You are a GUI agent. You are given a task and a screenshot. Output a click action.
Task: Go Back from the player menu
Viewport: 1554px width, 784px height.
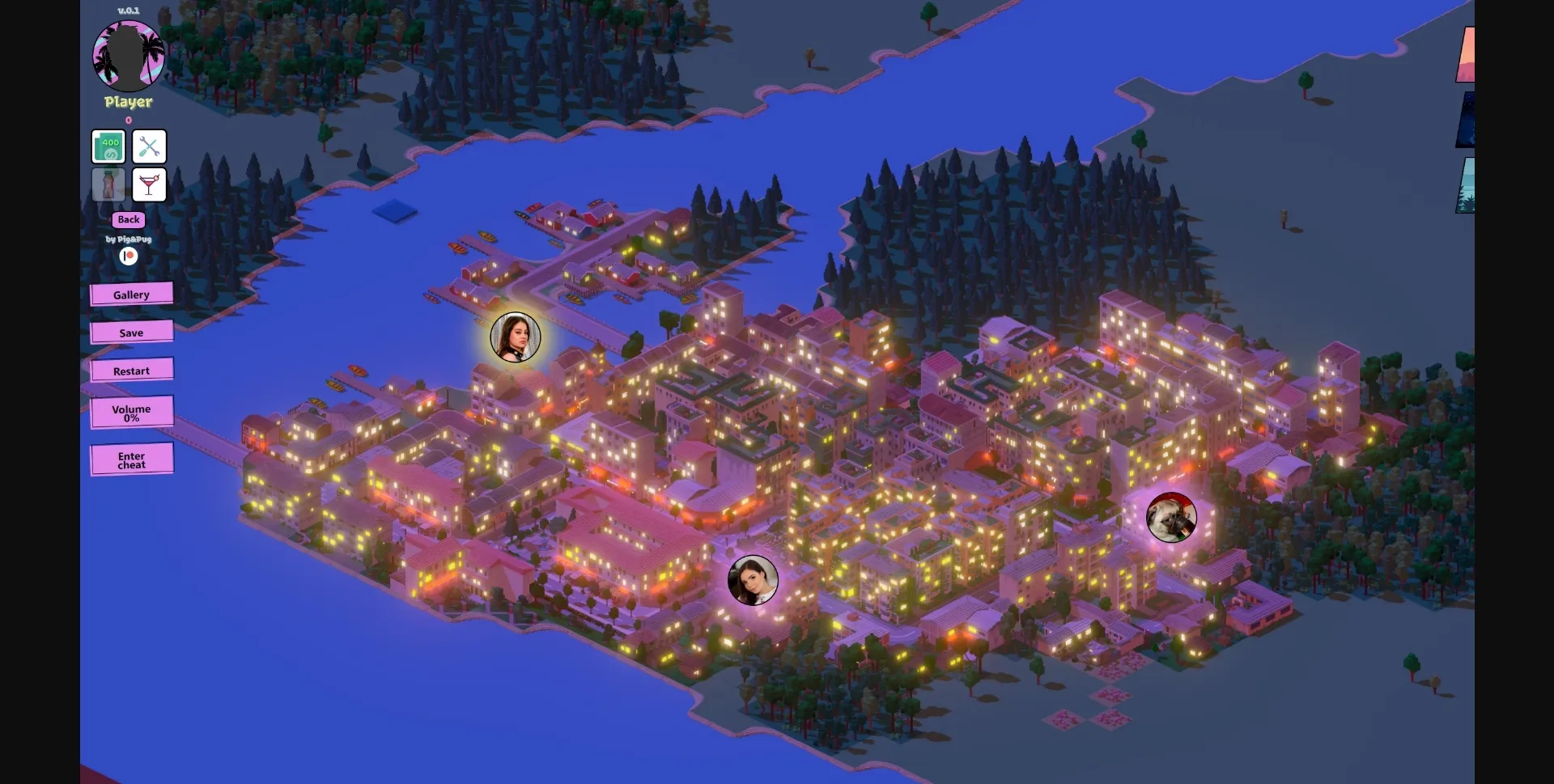click(129, 219)
